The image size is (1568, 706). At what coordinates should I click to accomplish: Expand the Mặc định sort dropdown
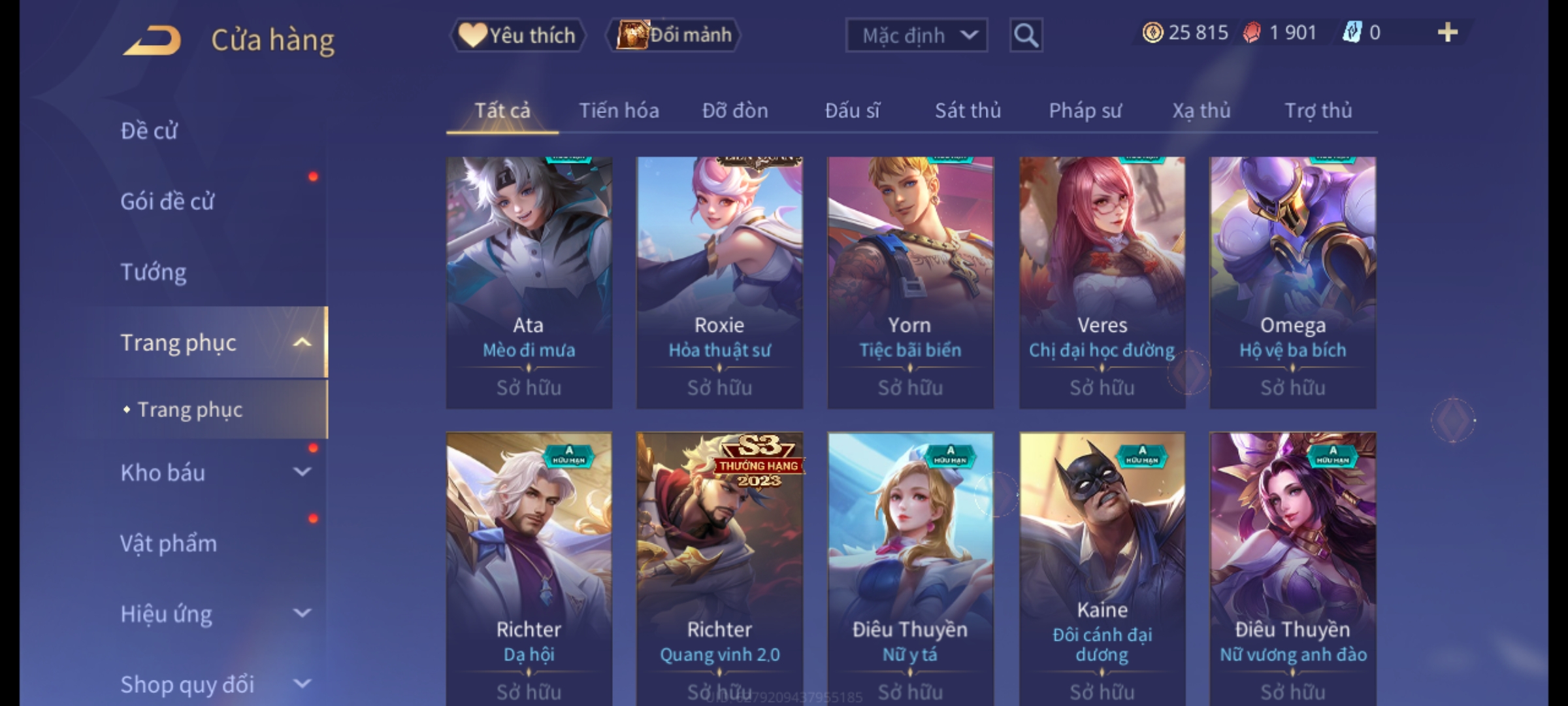916,35
